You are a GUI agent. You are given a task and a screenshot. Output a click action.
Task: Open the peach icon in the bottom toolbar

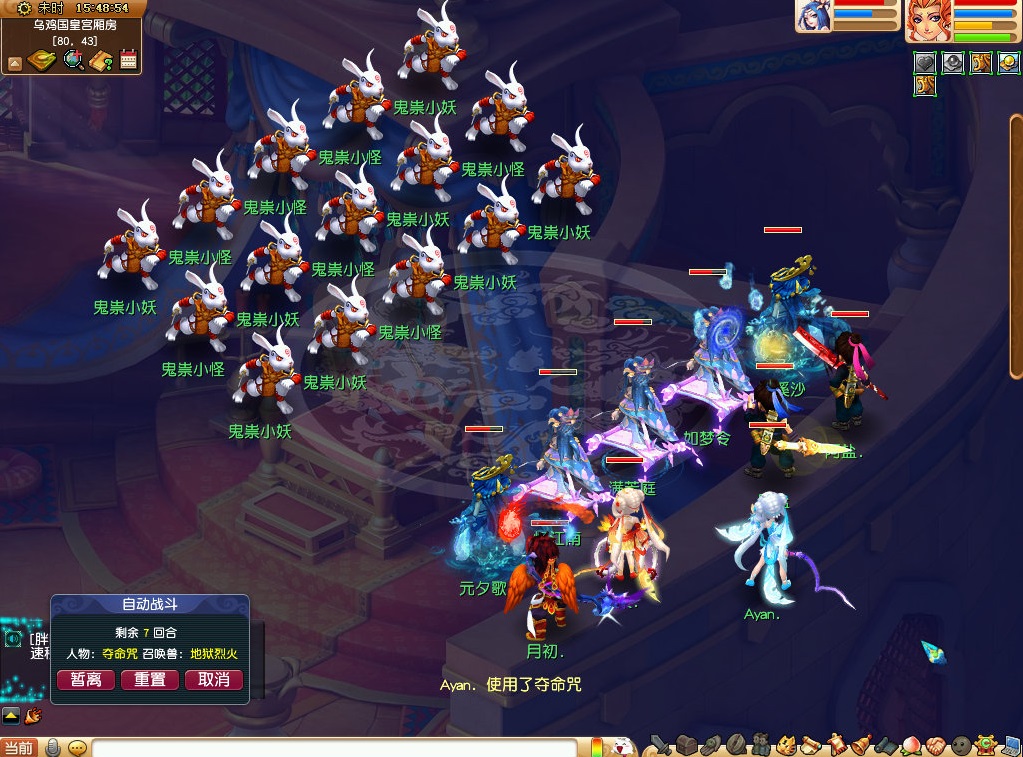pyautogui.click(x=911, y=745)
